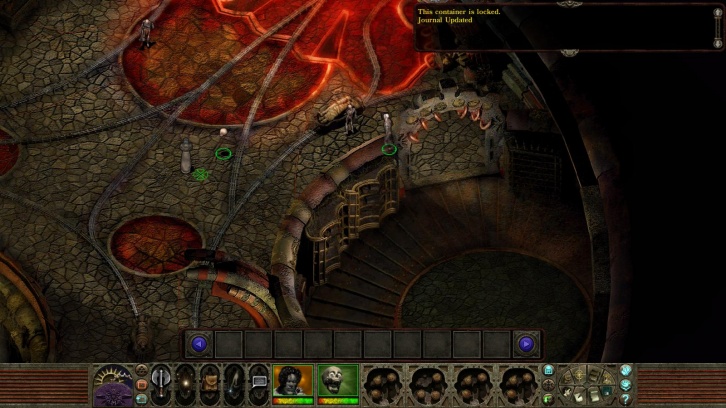The height and width of the screenshot is (408, 726).
Task: Activate the axe attack action
Action: pyautogui.click(x=161, y=381)
